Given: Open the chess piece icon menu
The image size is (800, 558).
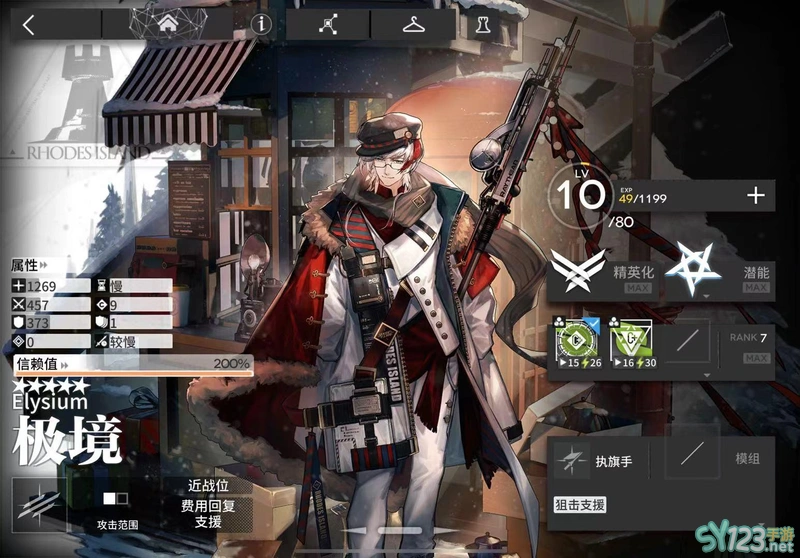Looking at the screenshot, I should tap(483, 24).
